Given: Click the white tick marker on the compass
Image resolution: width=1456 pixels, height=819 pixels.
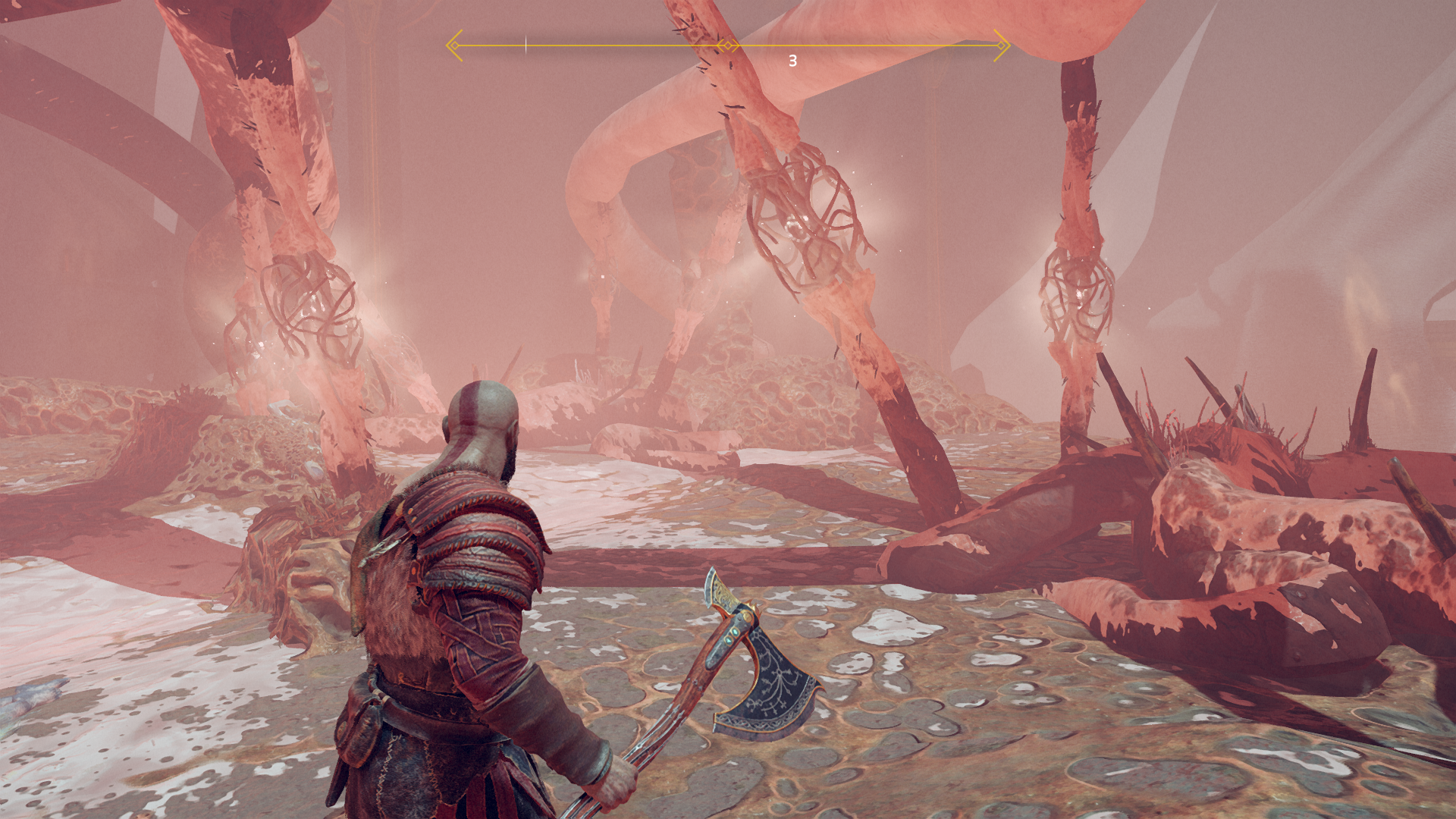Looking at the screenshot, I should click(x=526, y=45).
